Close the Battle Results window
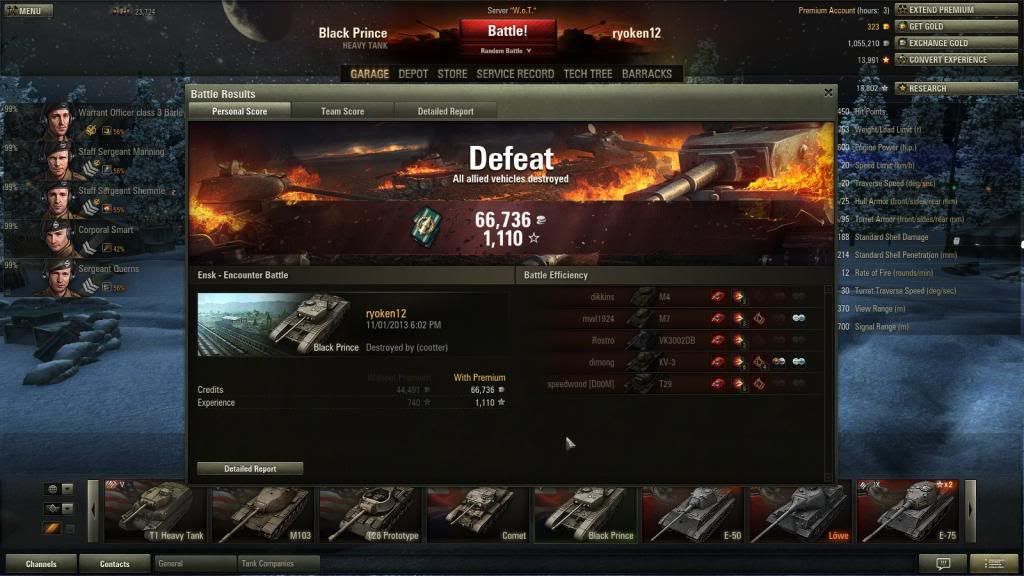This screenshot has height=576, width=1024. [x=828, y=92]
